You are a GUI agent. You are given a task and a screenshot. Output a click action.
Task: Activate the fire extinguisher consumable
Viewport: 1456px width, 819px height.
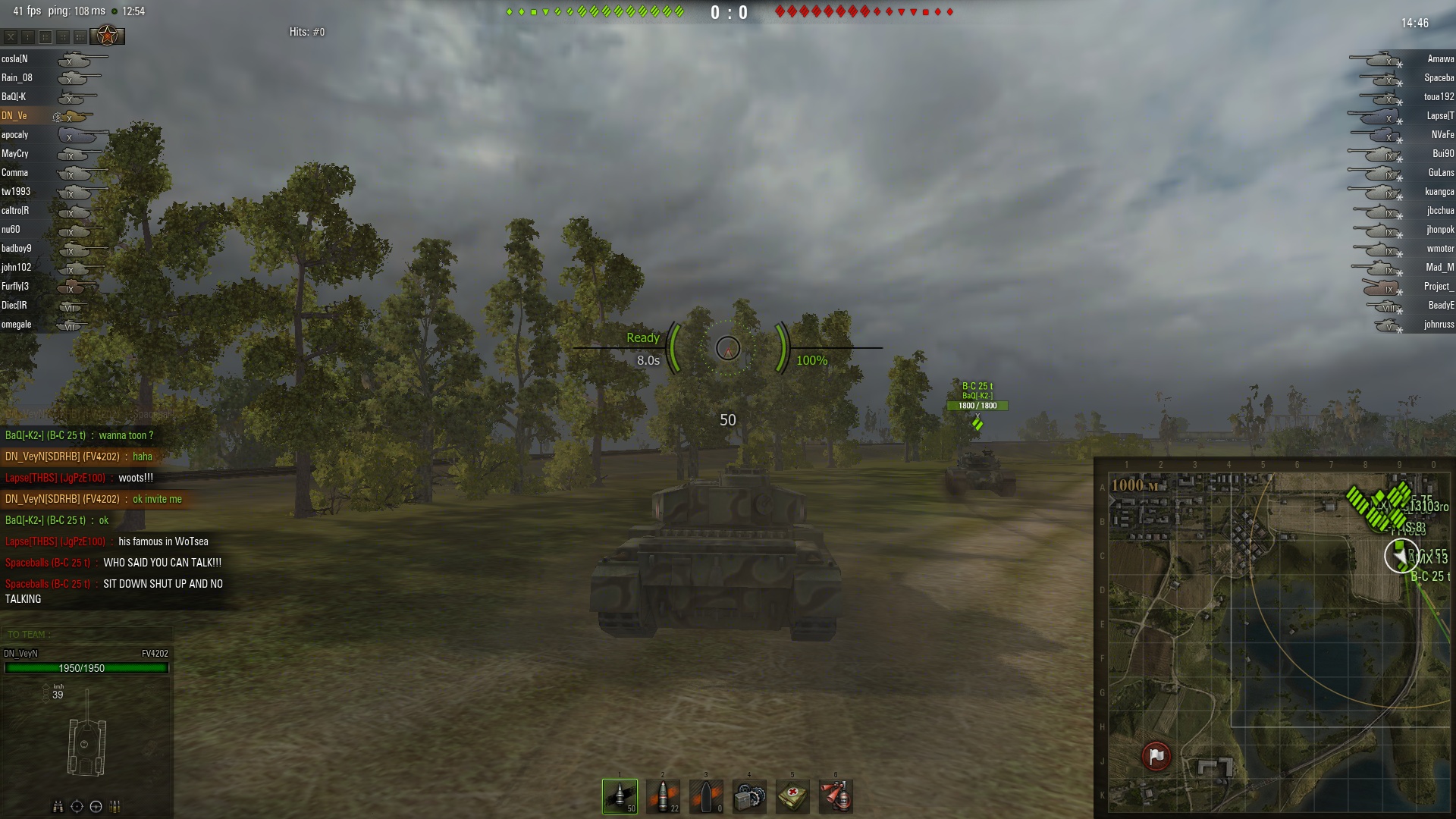[x=836, y=796]
